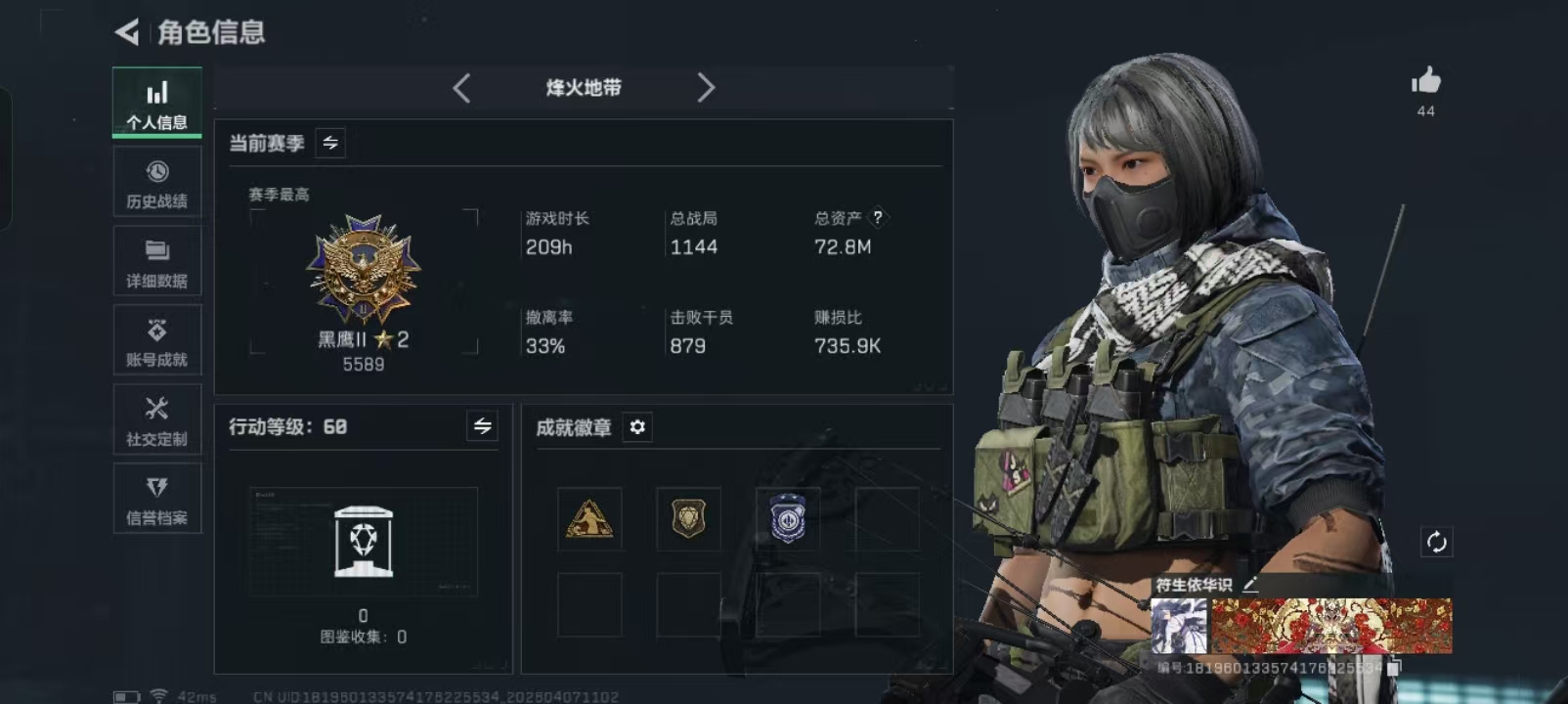Image resolution: width=1568 pixels, height=704 pixels.
Task: Edit the player name 符生依华识
Action: tap(1250, 585)
